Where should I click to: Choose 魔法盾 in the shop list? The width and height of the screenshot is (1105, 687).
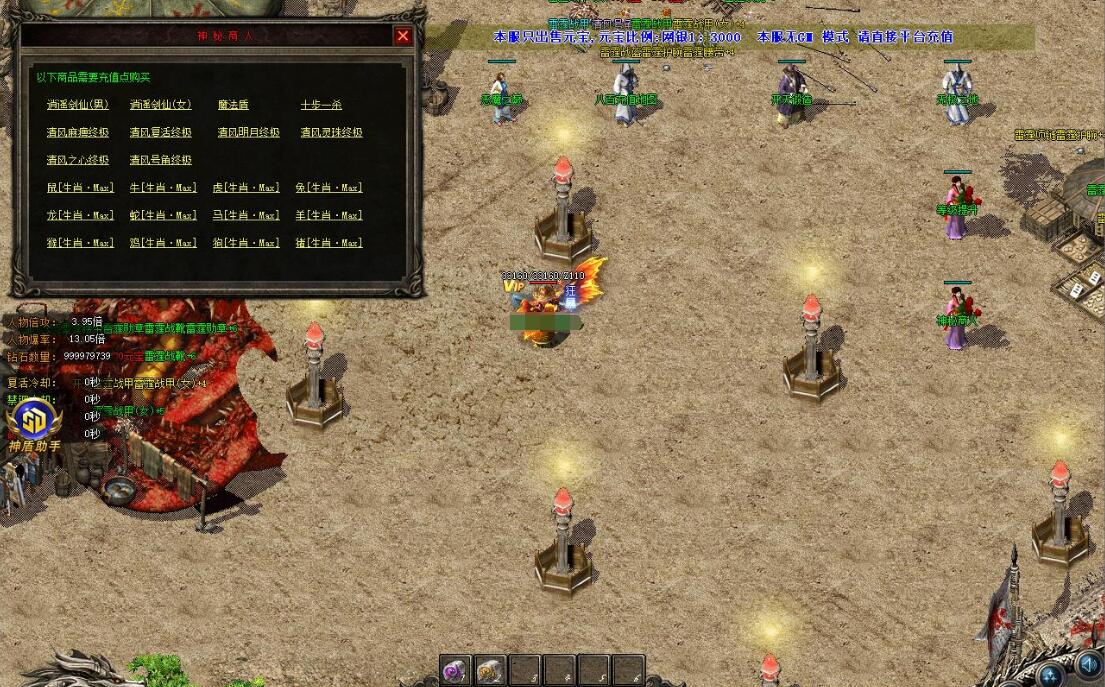click(x=233, y=105)
